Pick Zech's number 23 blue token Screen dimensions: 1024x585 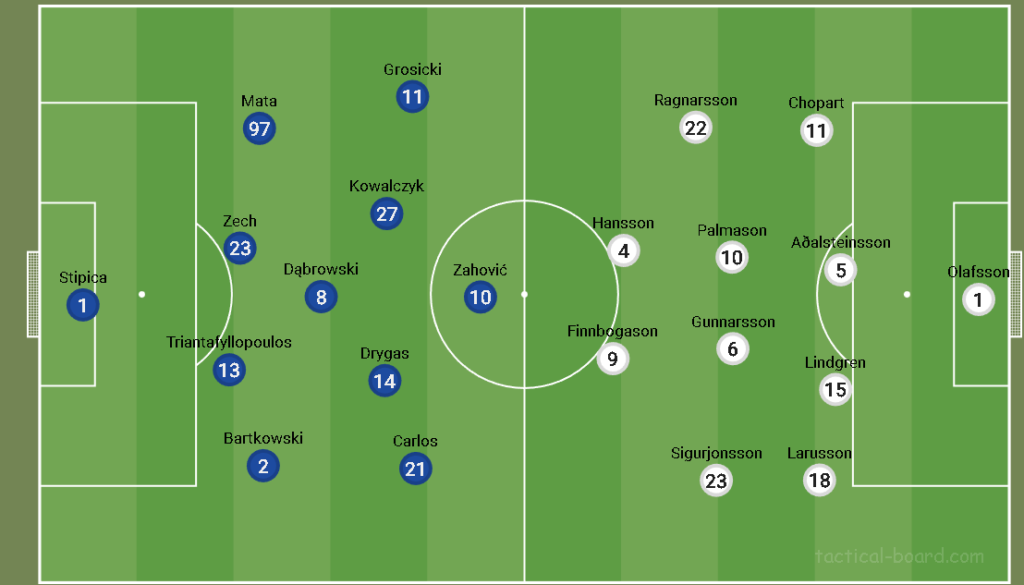240,248
